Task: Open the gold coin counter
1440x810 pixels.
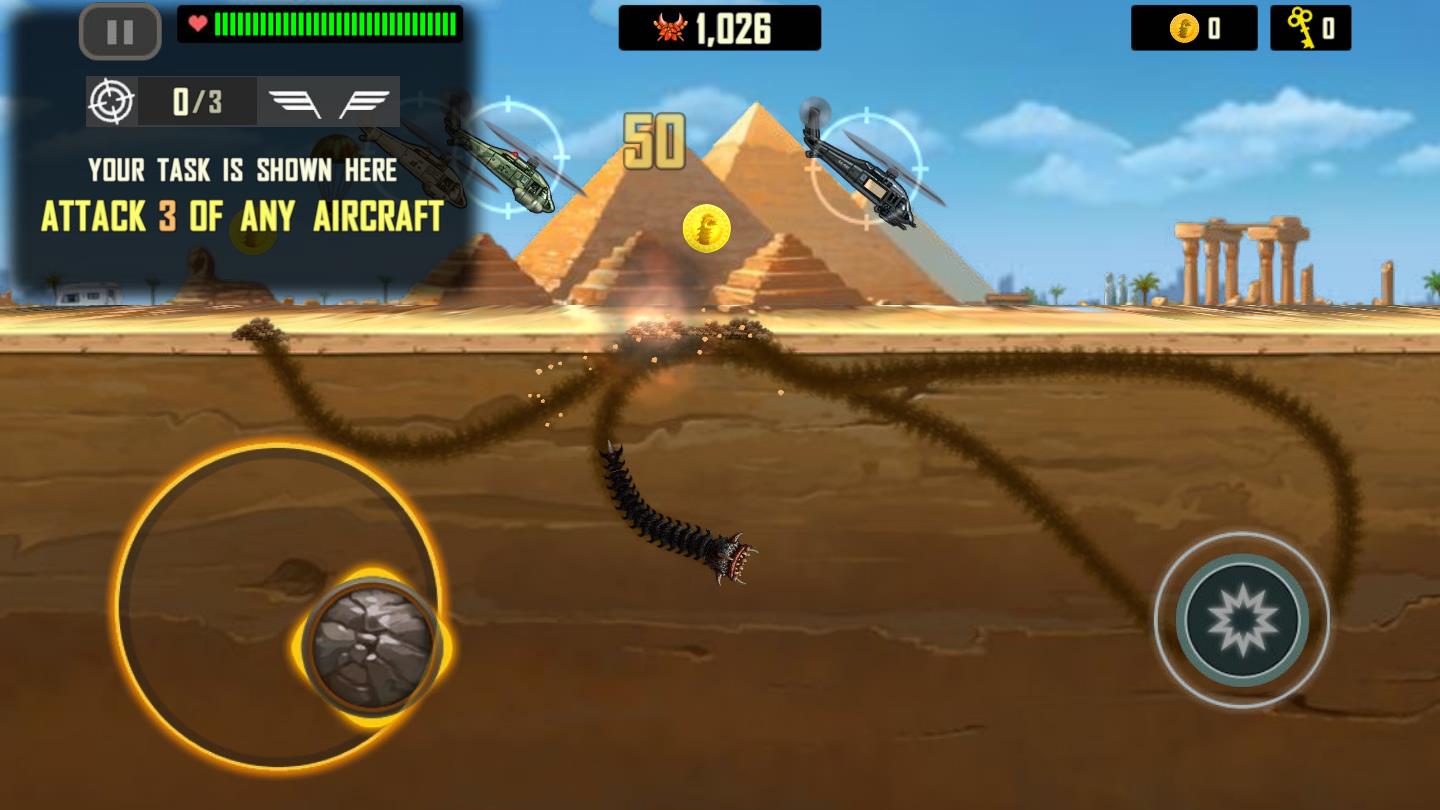Action: (x=1192, y=27)
